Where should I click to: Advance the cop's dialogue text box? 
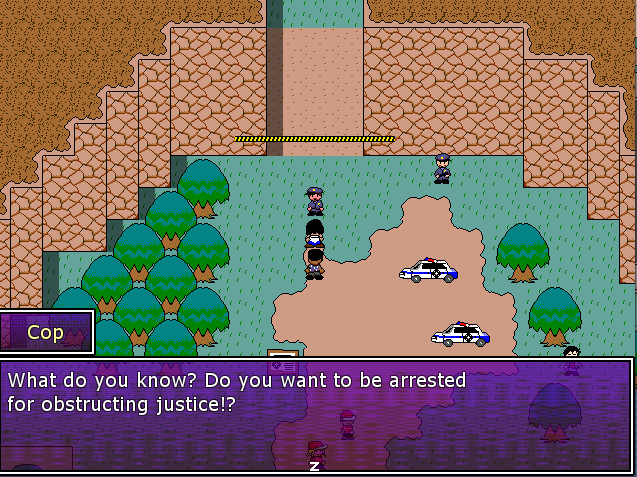coord(314,465)
